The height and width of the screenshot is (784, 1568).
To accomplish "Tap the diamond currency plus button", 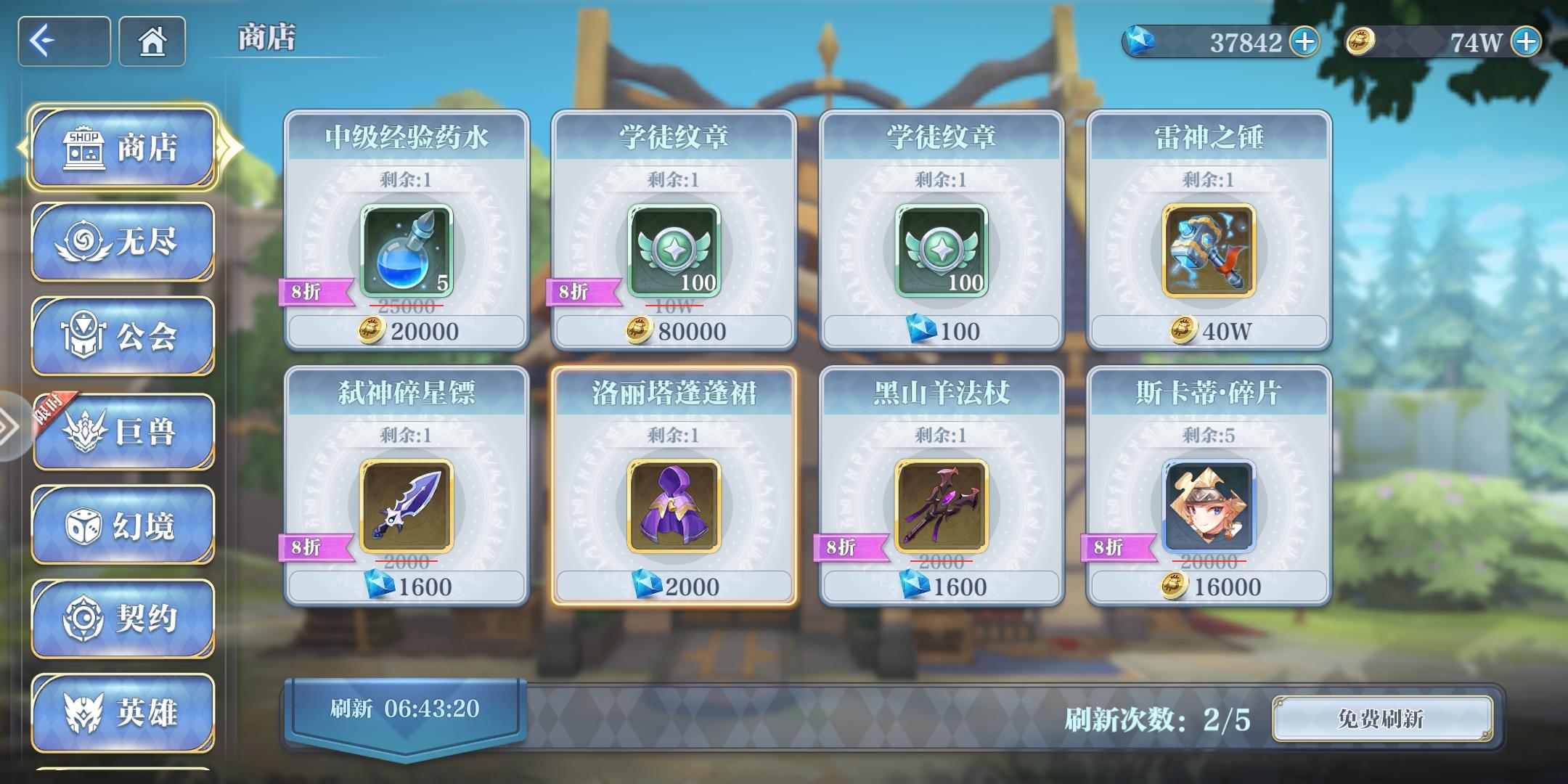I will coord(1303,42).
